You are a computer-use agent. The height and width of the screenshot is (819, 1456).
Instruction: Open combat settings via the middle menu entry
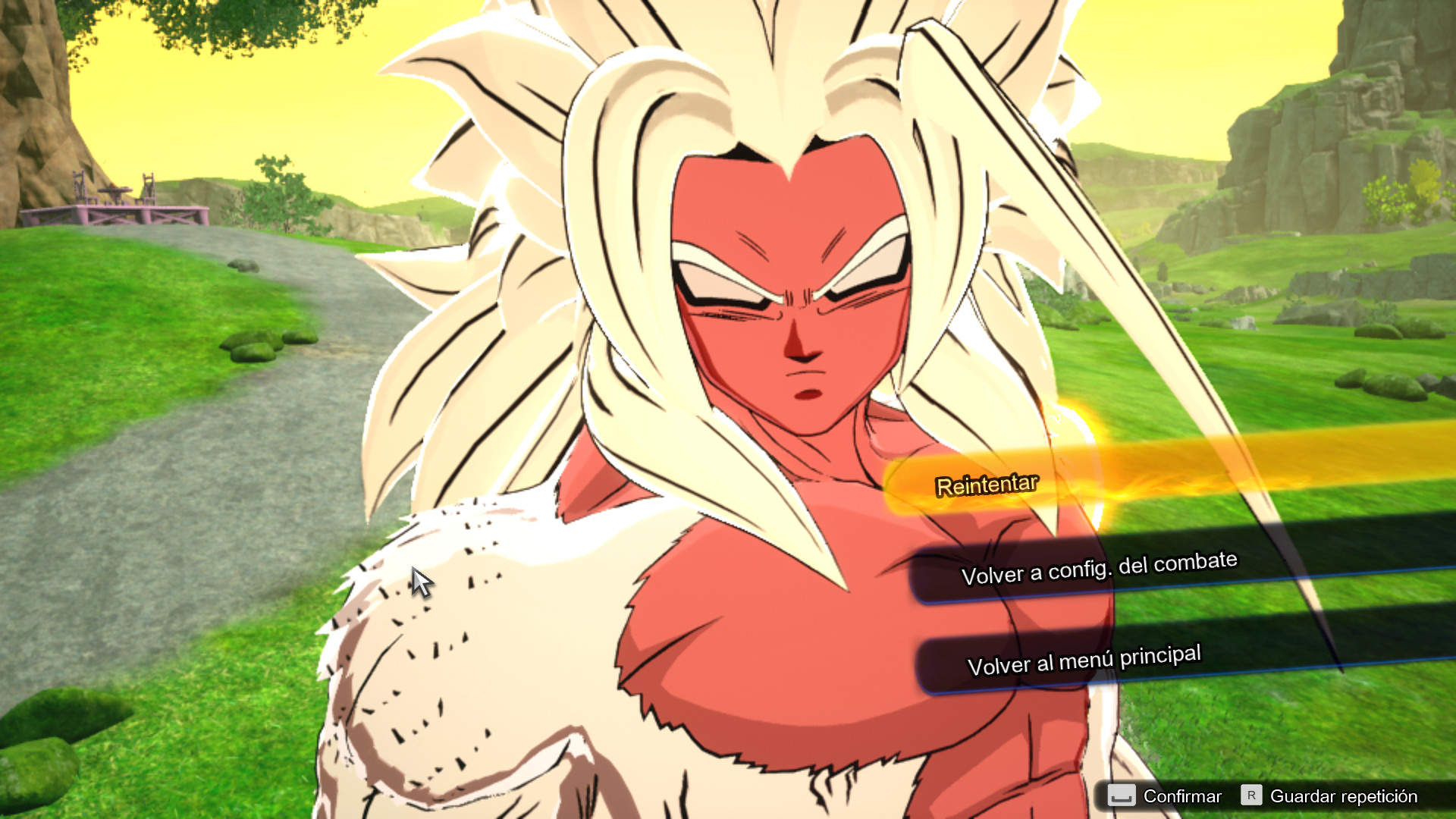[1100, 563]
